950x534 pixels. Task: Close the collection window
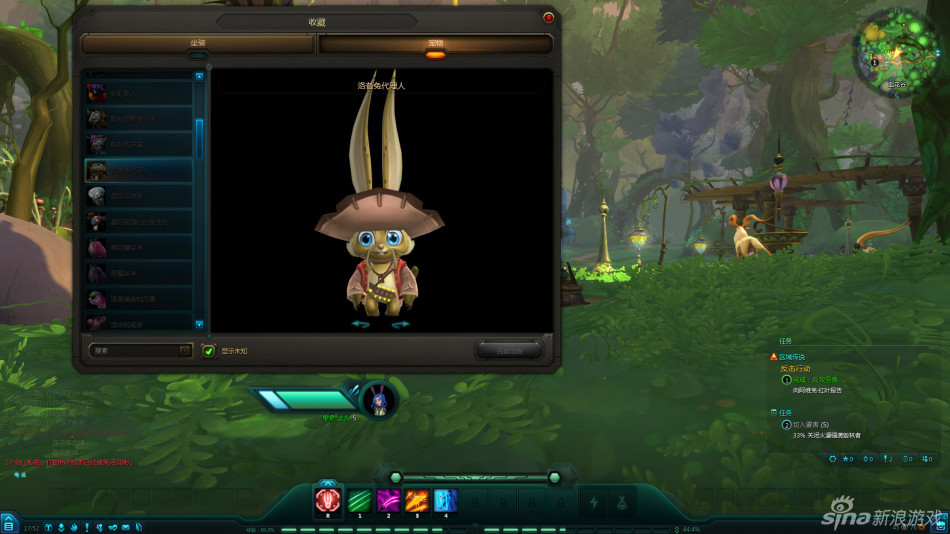(548, 17)
